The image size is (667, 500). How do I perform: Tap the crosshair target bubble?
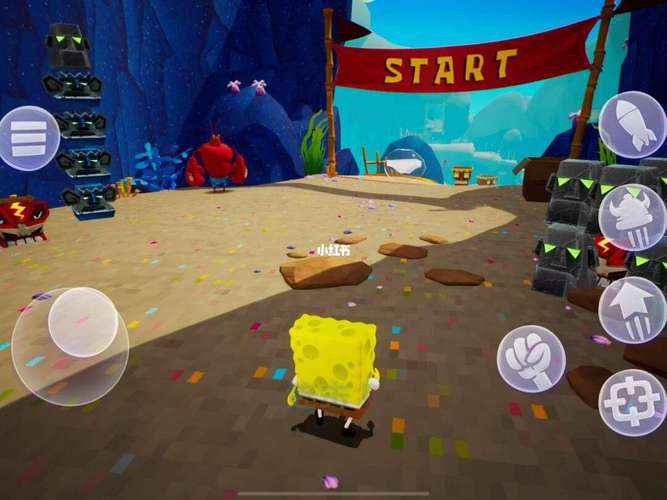(632, 402)
